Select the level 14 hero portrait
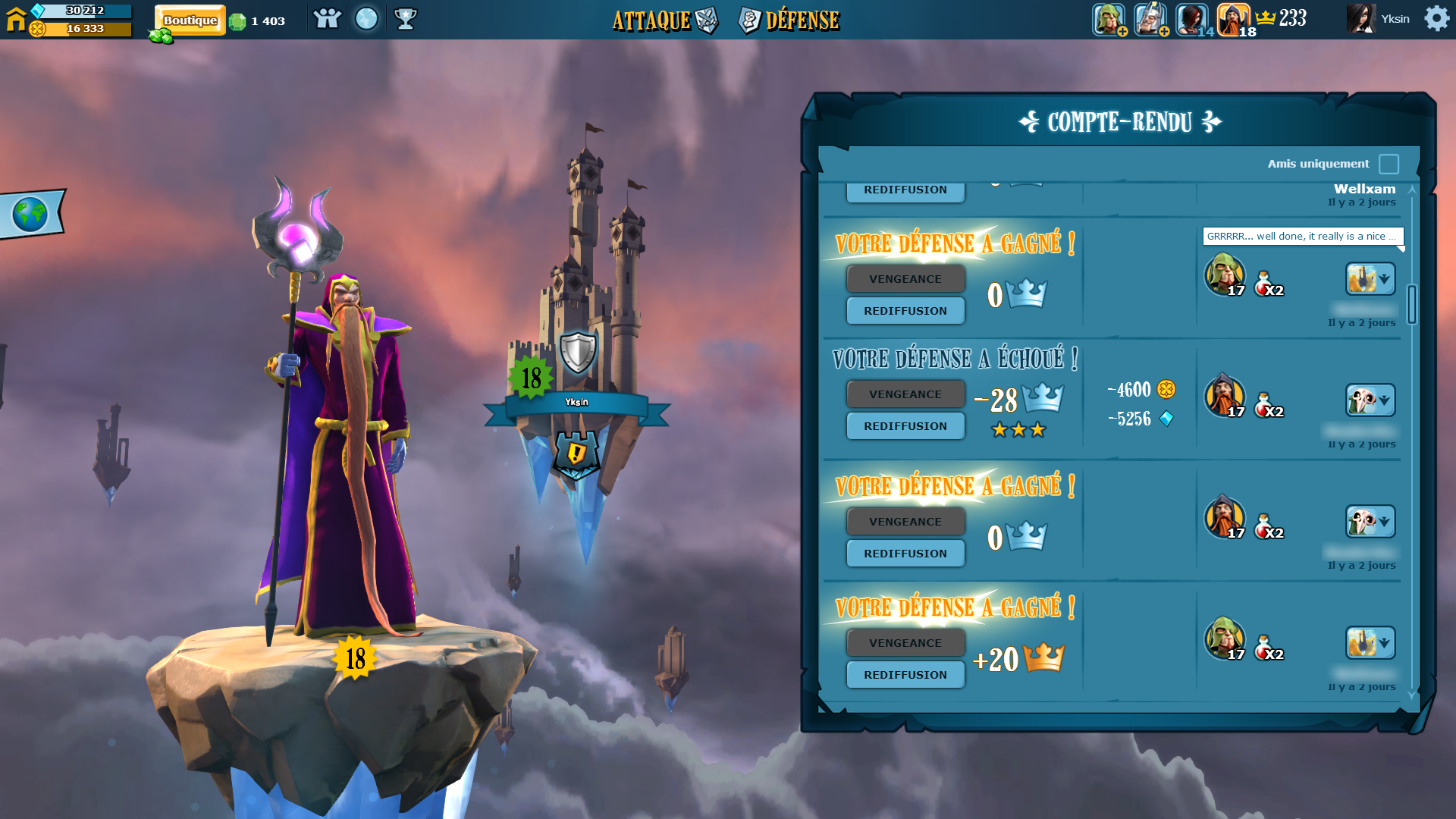Screen dimensions: 1456x819 pos(1192,19)
